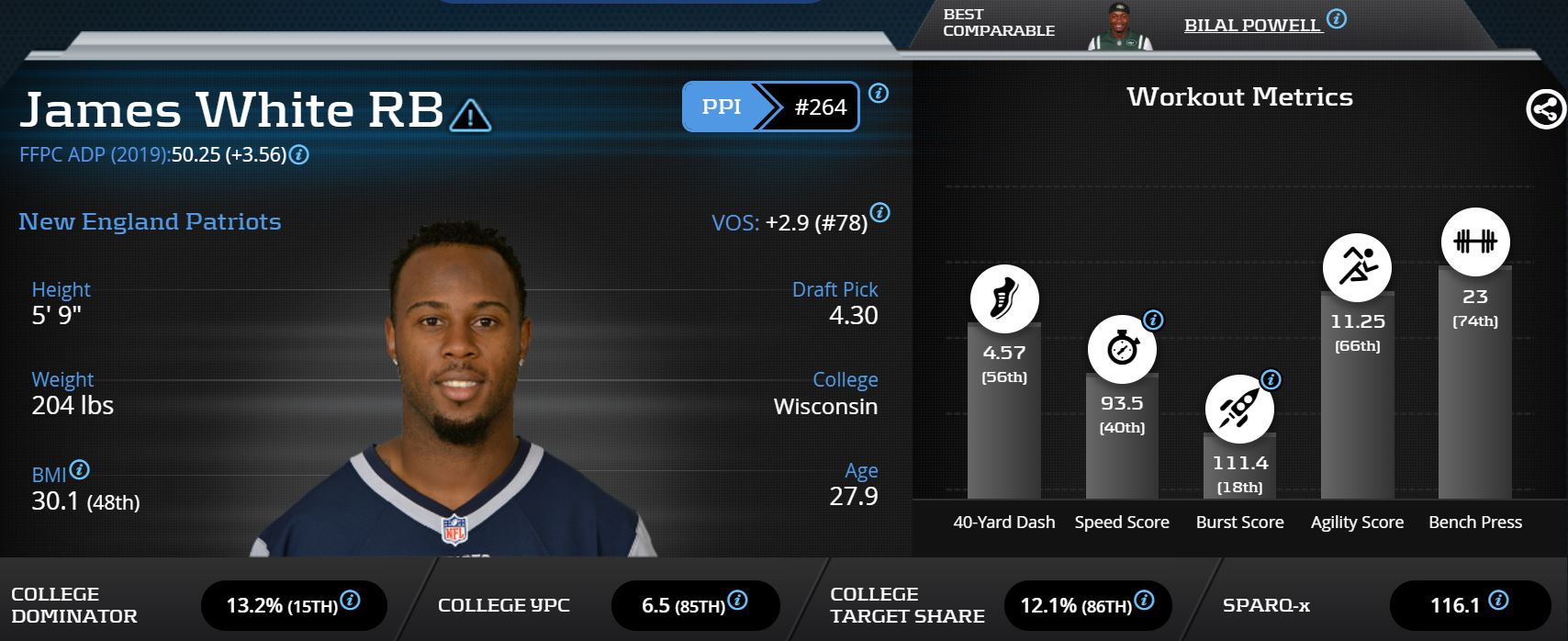Select the PPI #264 badge
The height and width of the screenshot is (641, 1568).
(770, 107)
